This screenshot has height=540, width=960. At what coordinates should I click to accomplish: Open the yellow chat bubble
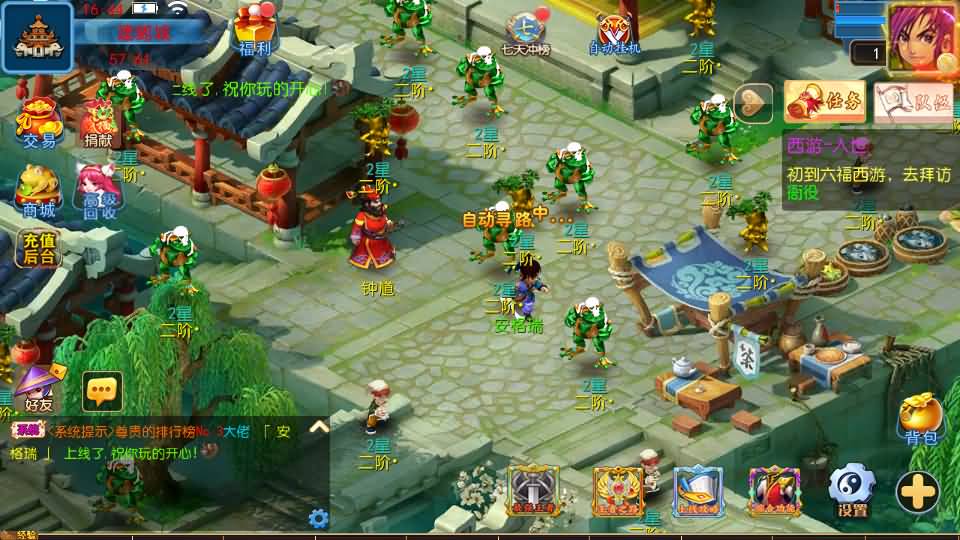coord(102,391)
